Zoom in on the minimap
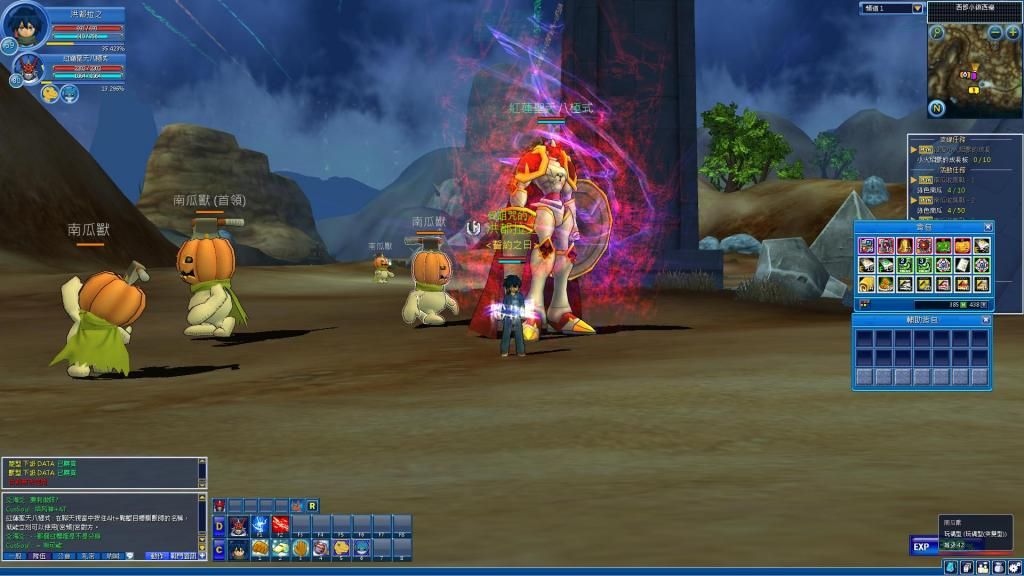This screenshot has width=1024, height=576. click(1012, 33)
